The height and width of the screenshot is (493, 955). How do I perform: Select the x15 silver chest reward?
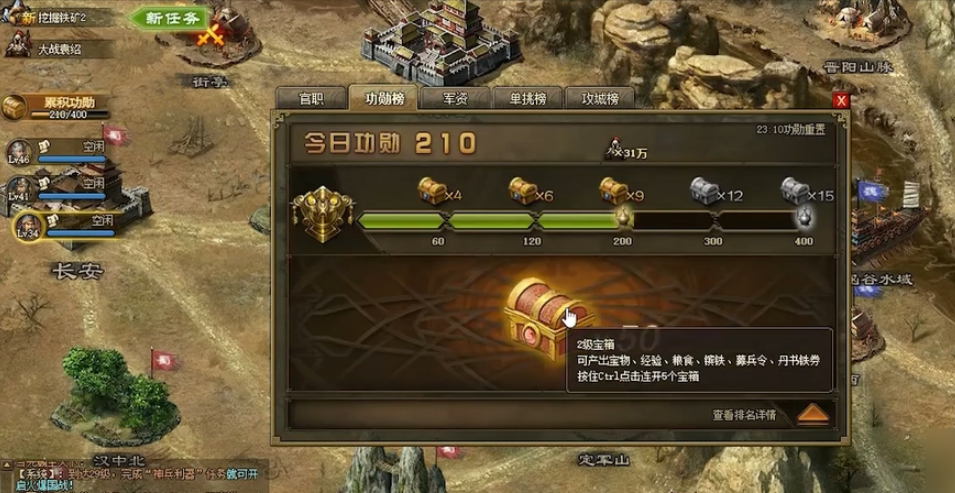794,191
